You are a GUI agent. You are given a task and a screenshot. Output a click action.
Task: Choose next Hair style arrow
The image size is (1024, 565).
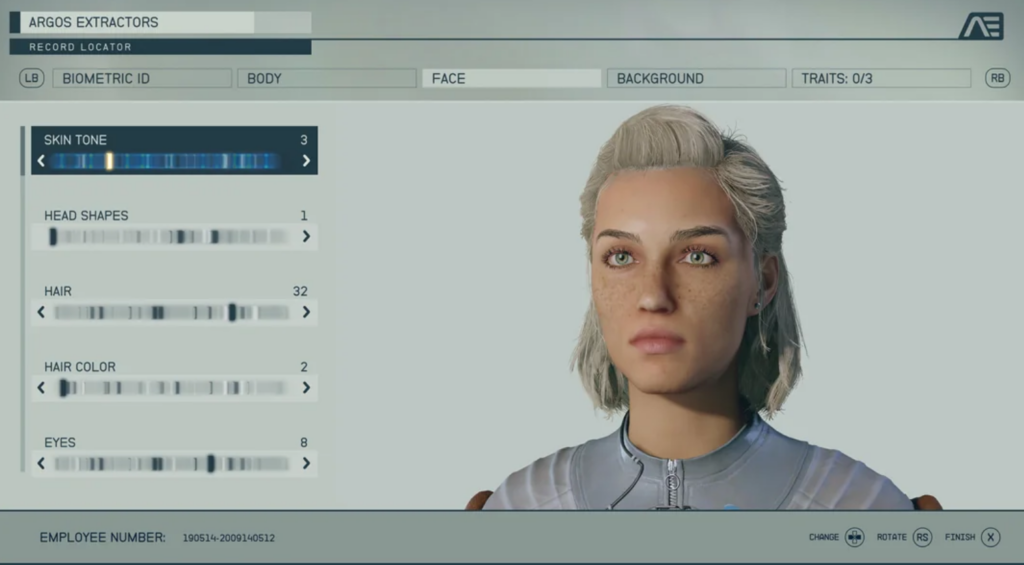[306, 312]
